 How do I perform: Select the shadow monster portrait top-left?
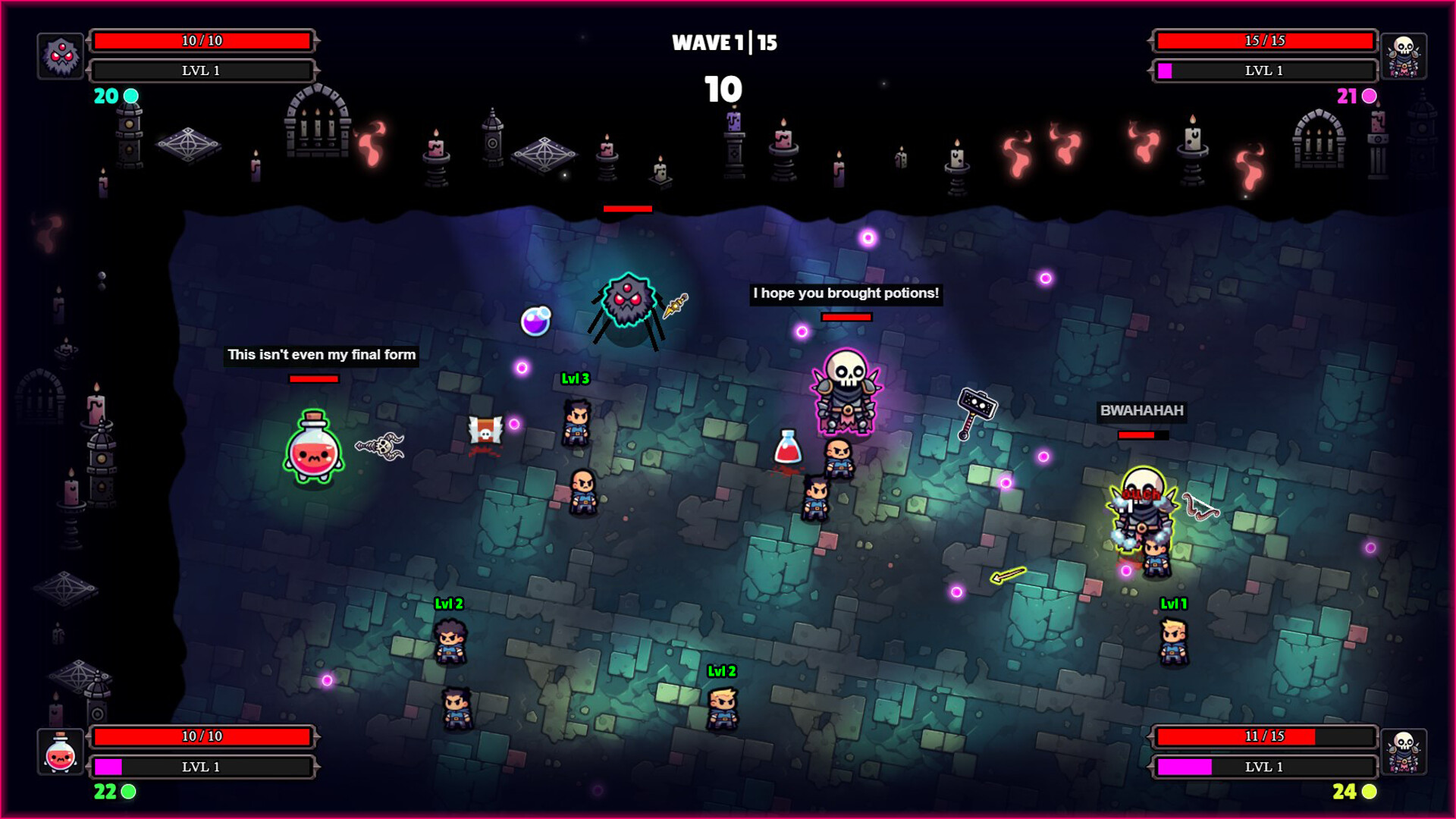[x=62, y=55]
